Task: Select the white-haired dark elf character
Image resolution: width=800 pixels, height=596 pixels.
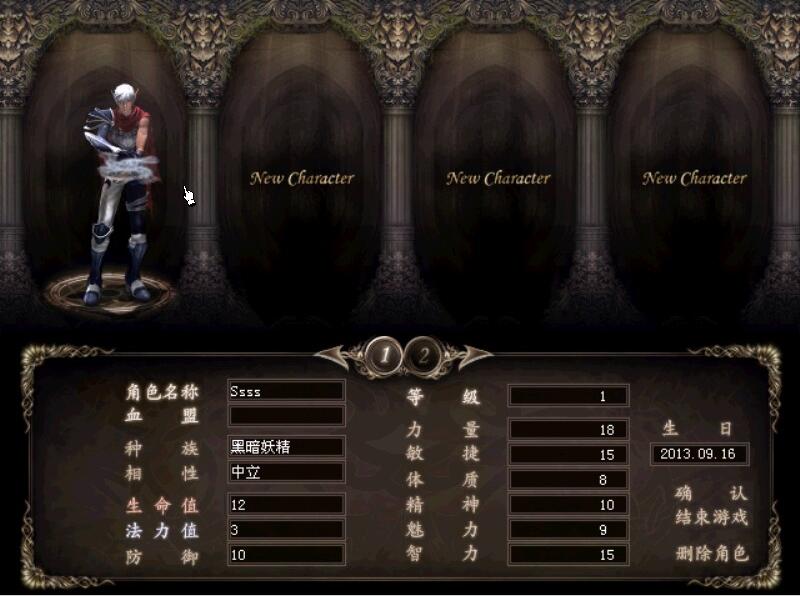Action: pyautogui.click(x=122, y=200)
